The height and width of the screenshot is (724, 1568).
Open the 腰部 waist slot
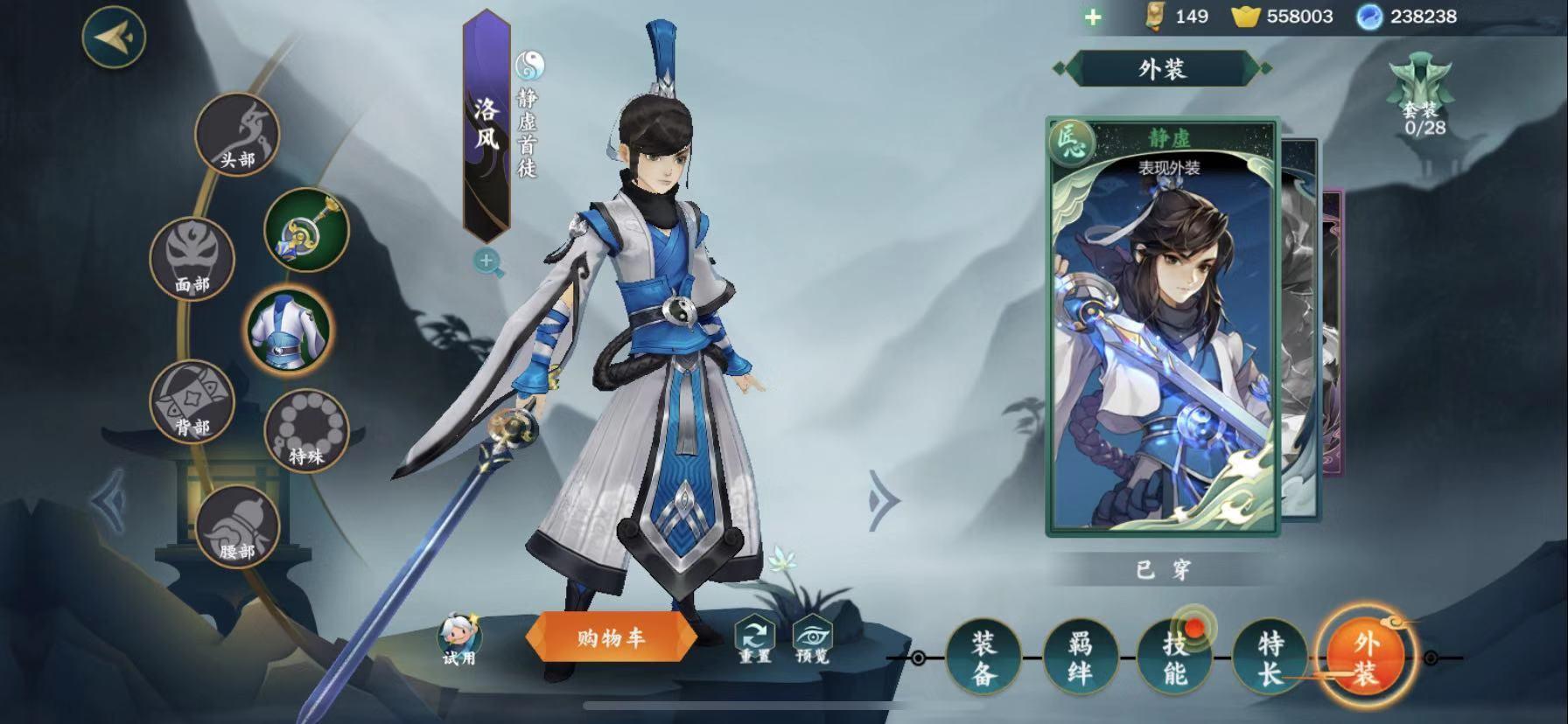click(237, 526)
